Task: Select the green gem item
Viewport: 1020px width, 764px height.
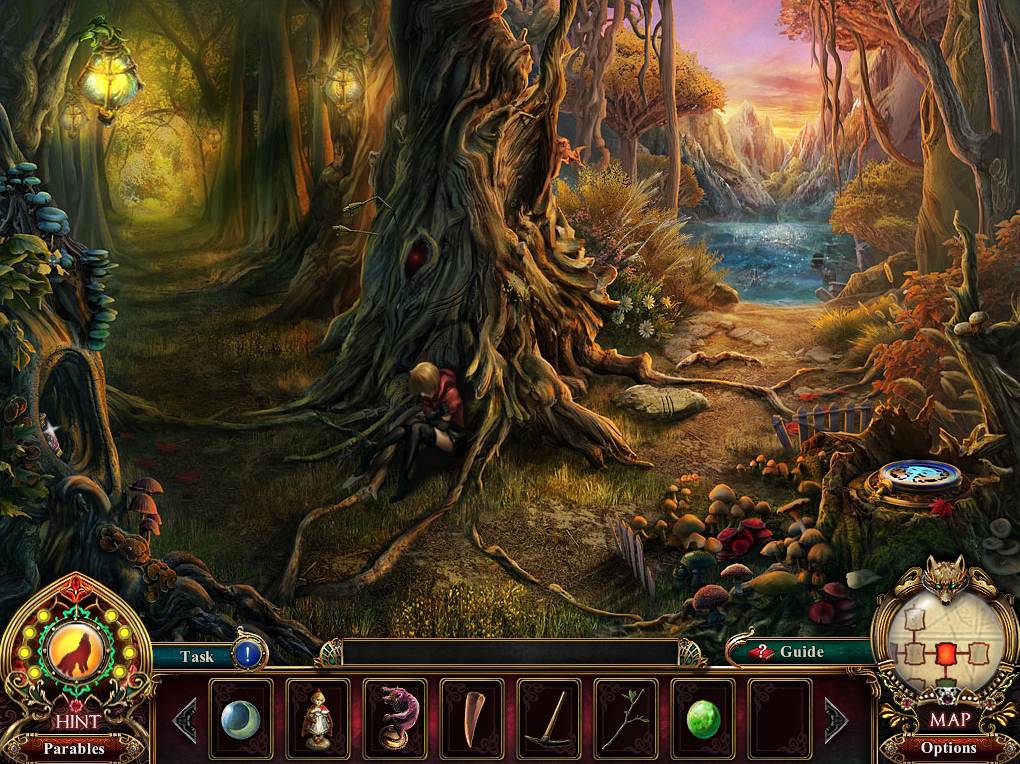Action: pos(703,719)
